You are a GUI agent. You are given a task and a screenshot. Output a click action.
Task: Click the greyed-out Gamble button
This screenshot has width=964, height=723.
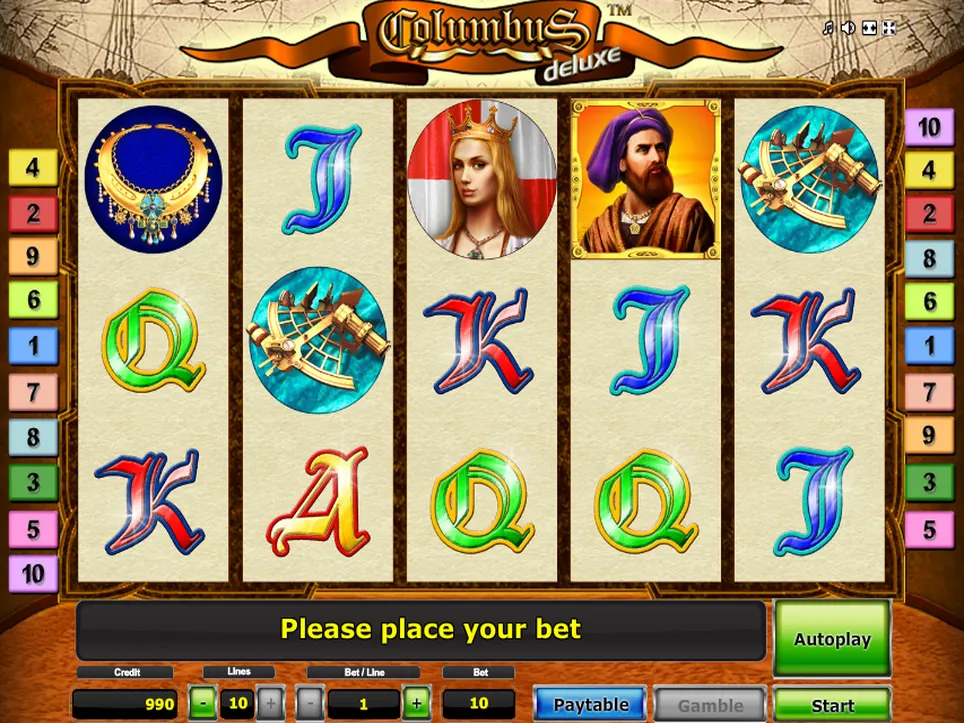coord(710,705)
